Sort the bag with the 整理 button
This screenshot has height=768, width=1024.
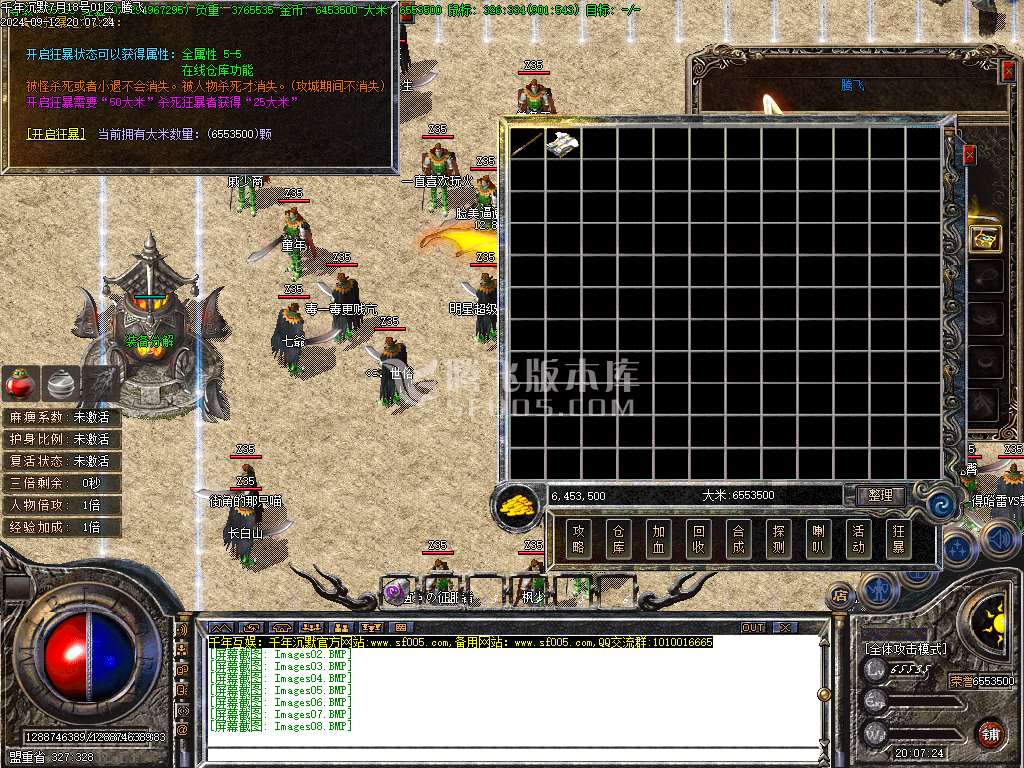pos(879,495)
